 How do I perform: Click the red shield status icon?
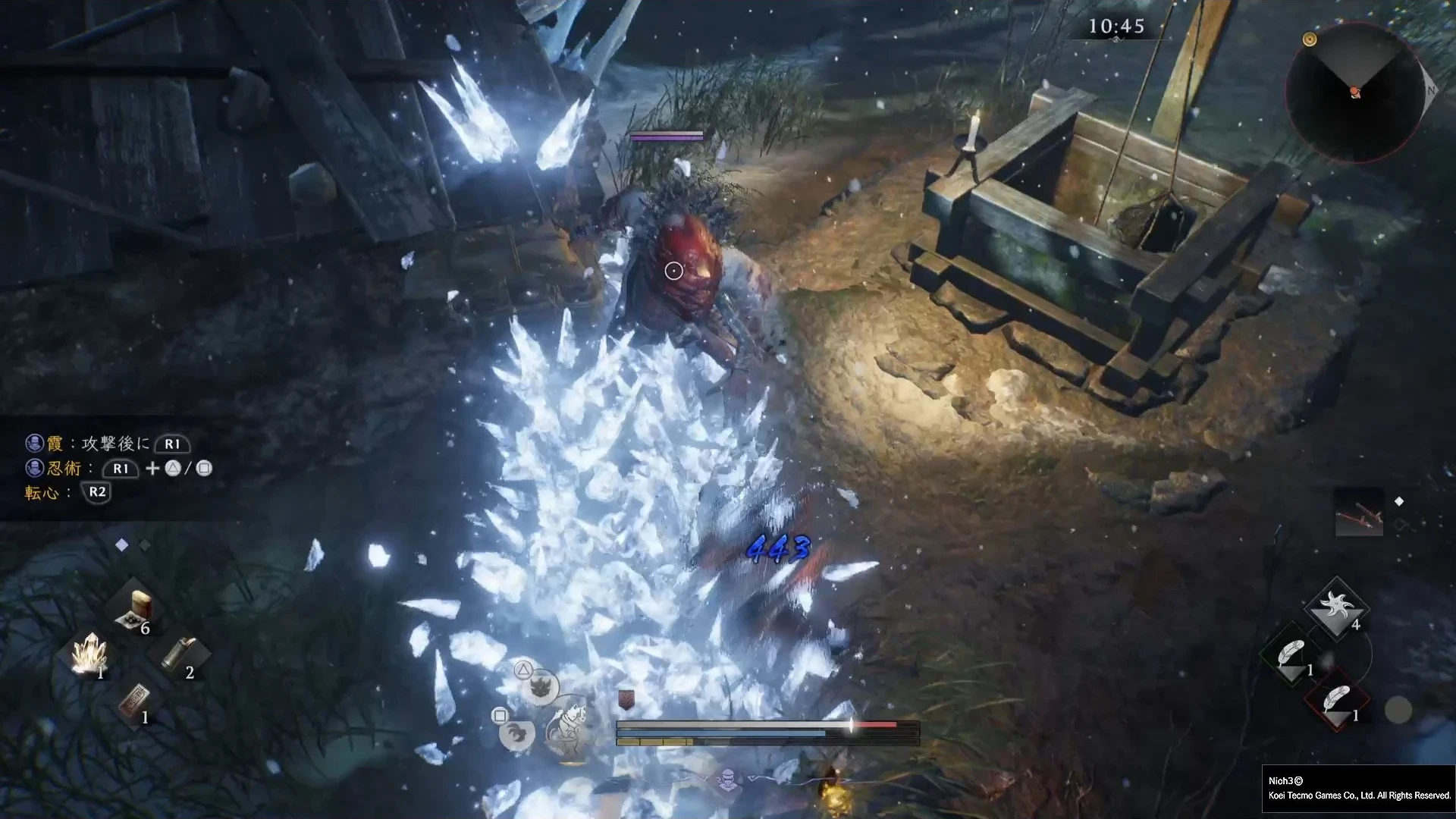tap(626, 699)
